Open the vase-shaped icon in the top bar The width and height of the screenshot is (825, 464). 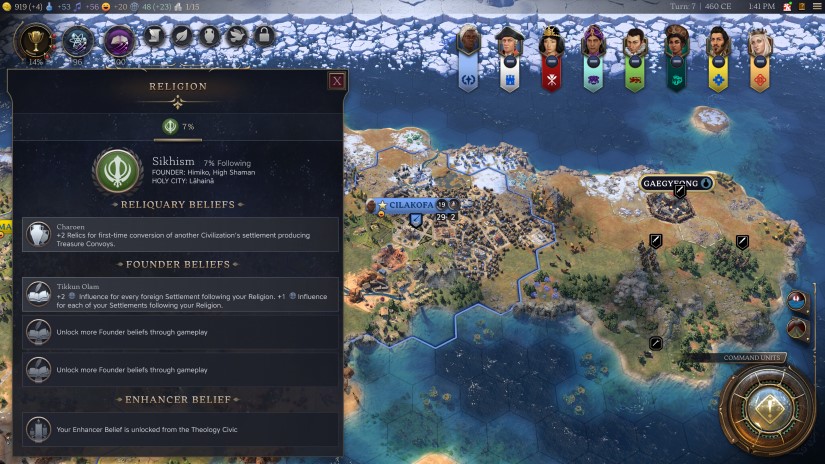[211, 38]
